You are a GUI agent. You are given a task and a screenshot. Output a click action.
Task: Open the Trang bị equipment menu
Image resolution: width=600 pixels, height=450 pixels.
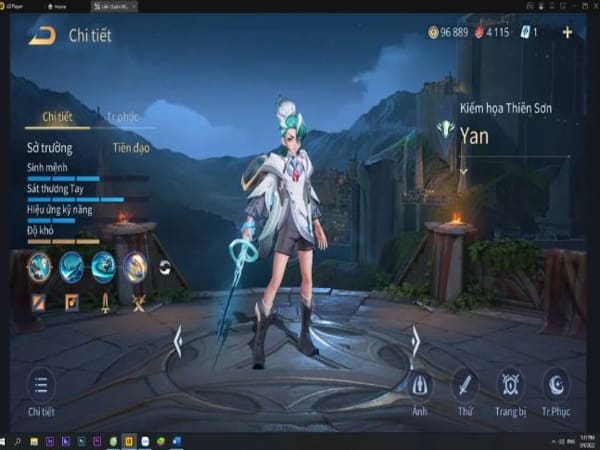[x=510, y=384]
